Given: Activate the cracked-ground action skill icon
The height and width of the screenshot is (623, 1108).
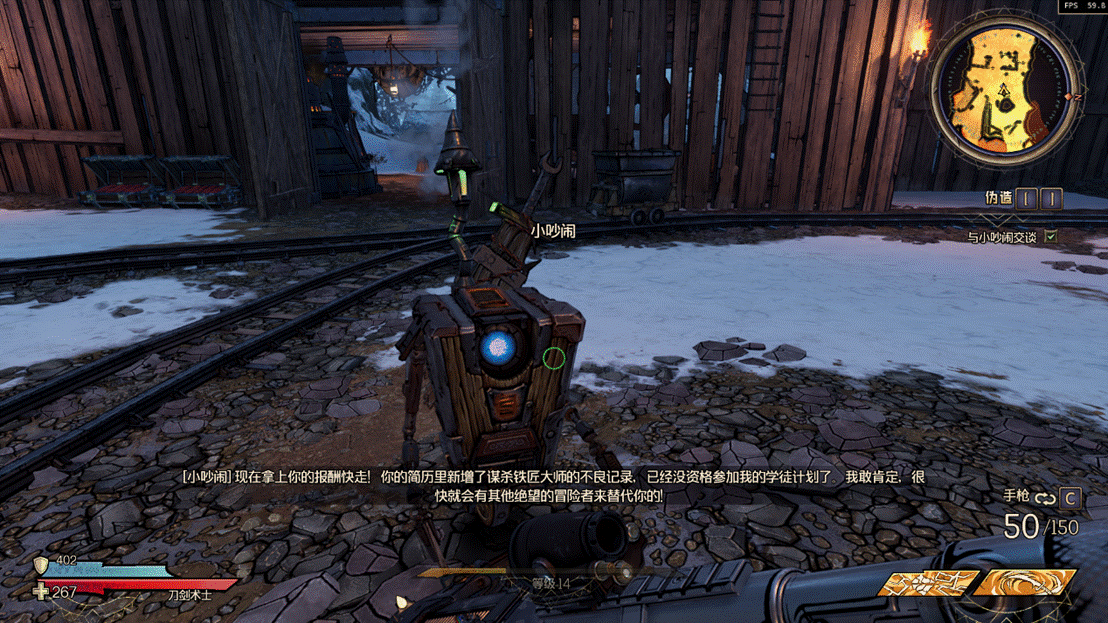Looking at the screenshot, I should pyautogui.click(x=927, y=583).
